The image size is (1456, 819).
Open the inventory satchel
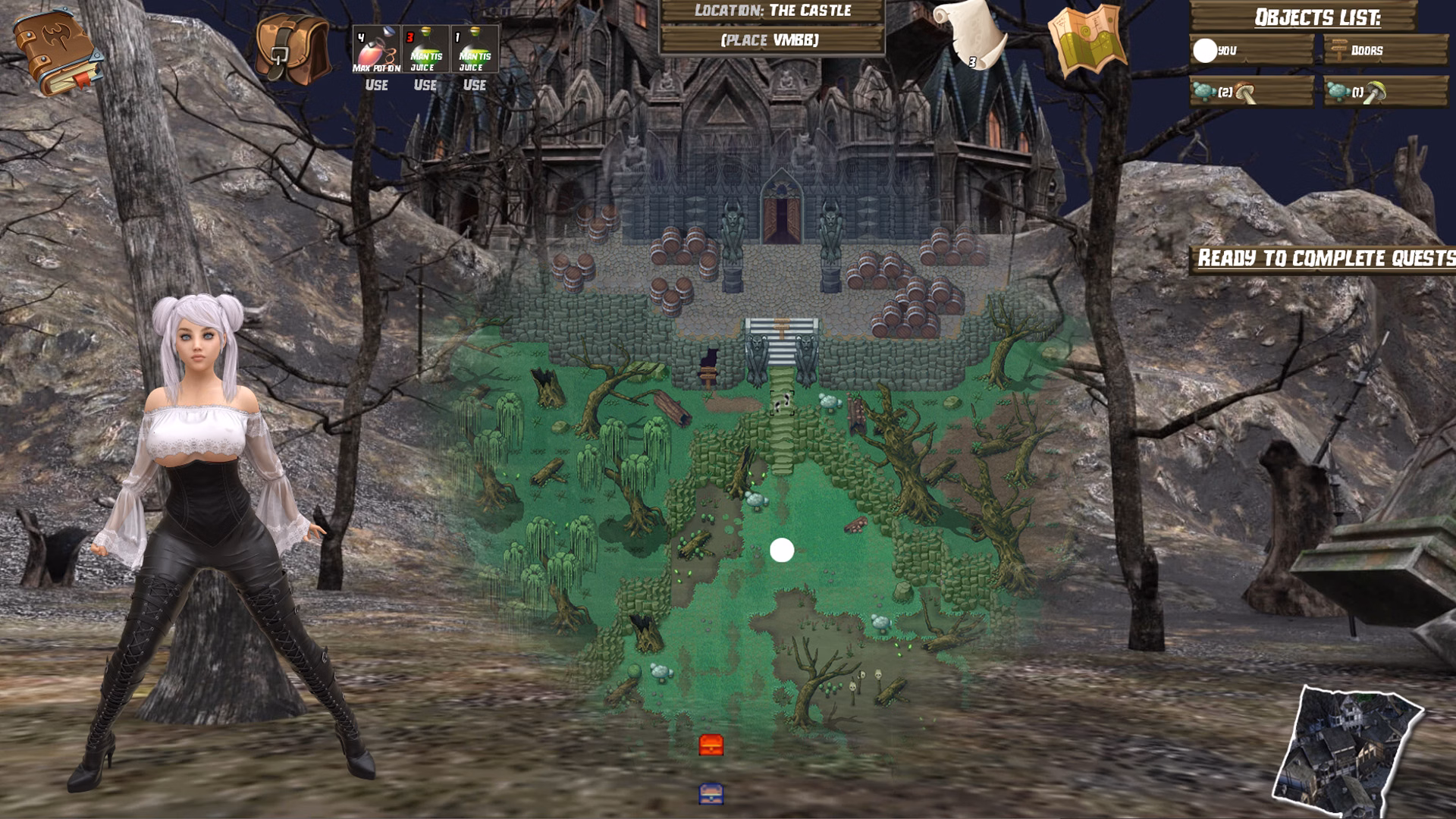click(x=292, y=49)
